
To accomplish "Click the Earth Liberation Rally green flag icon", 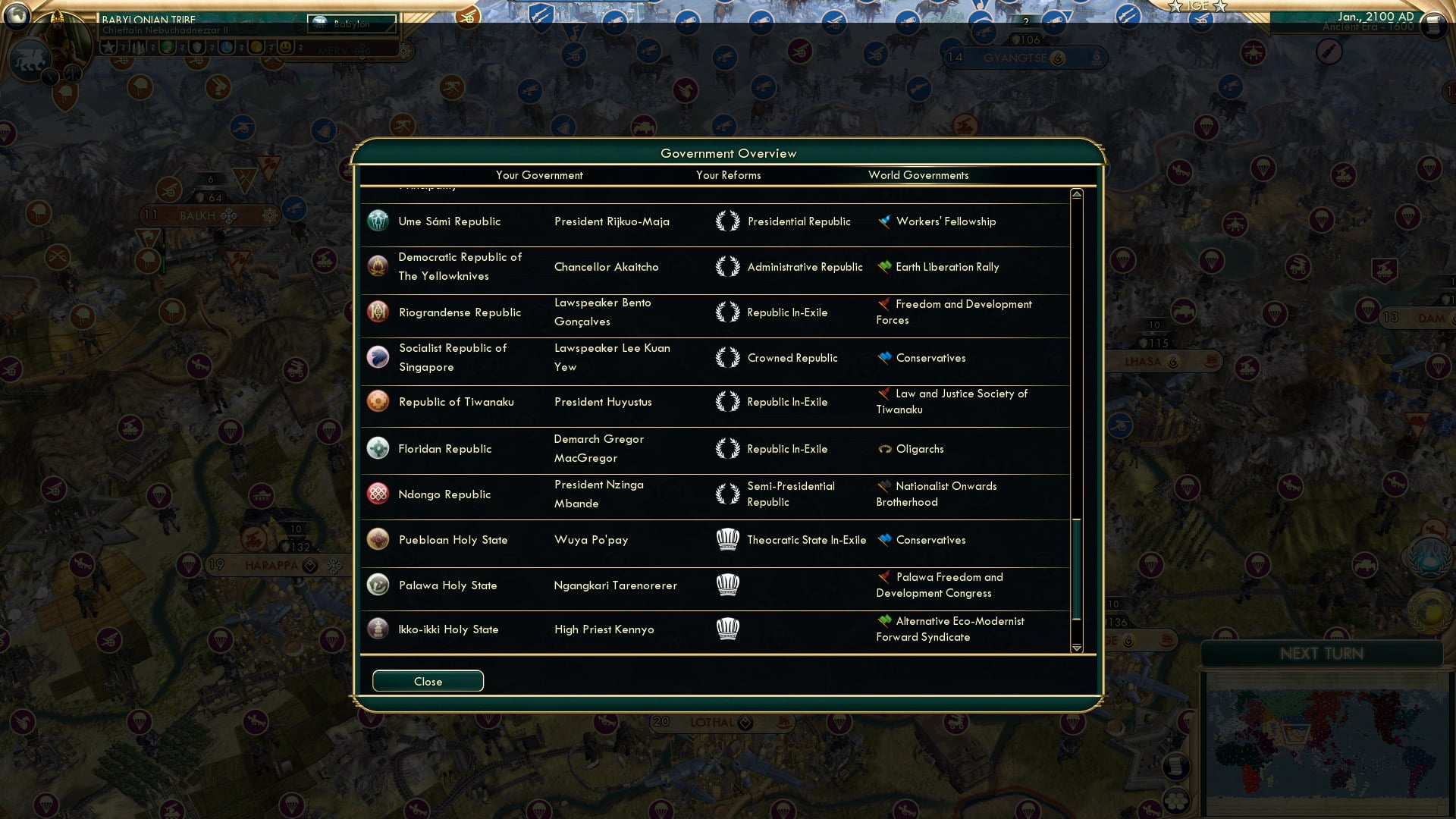I will (882, 266).
